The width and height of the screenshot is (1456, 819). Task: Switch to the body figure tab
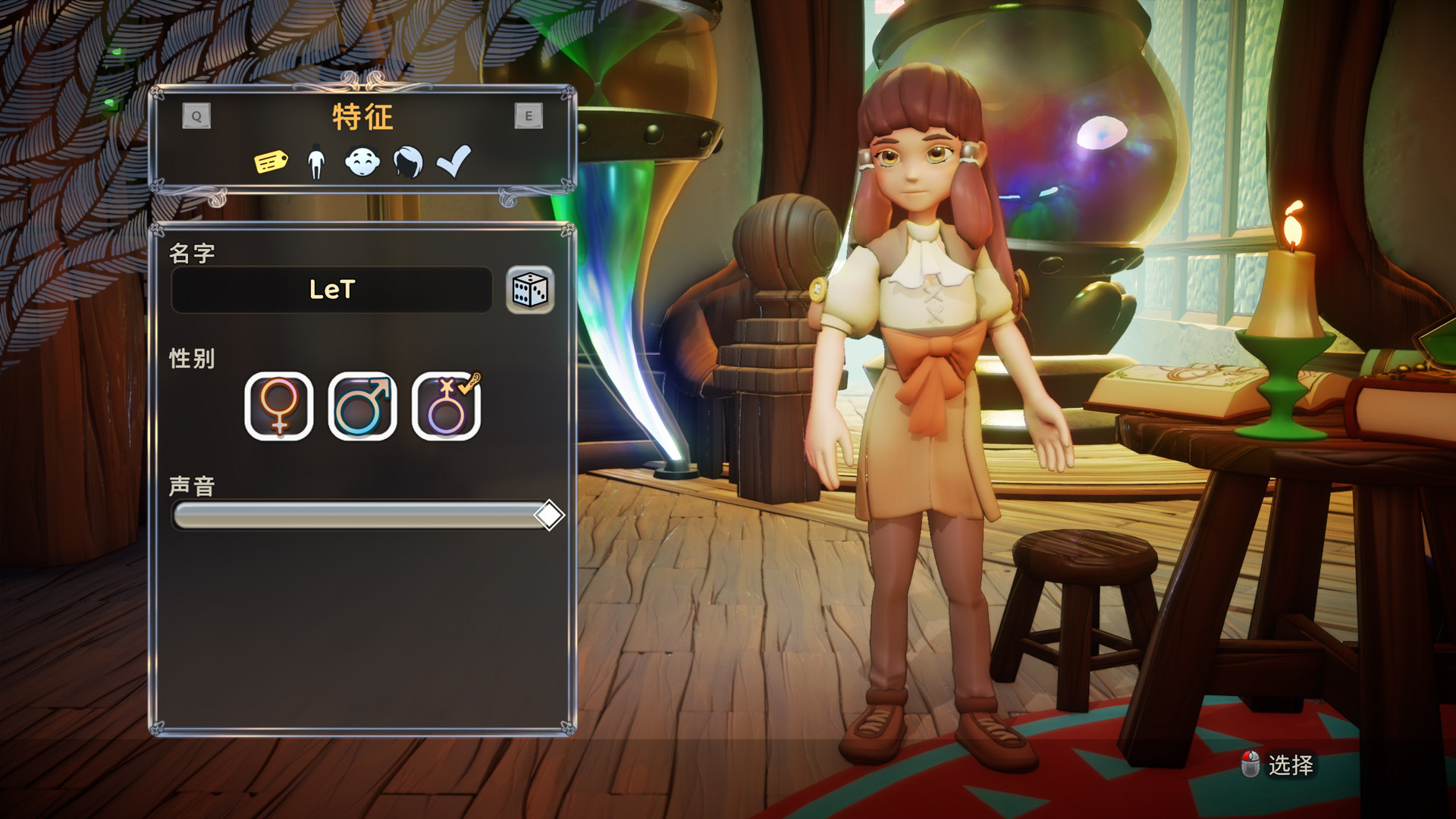tap(316, 162)
